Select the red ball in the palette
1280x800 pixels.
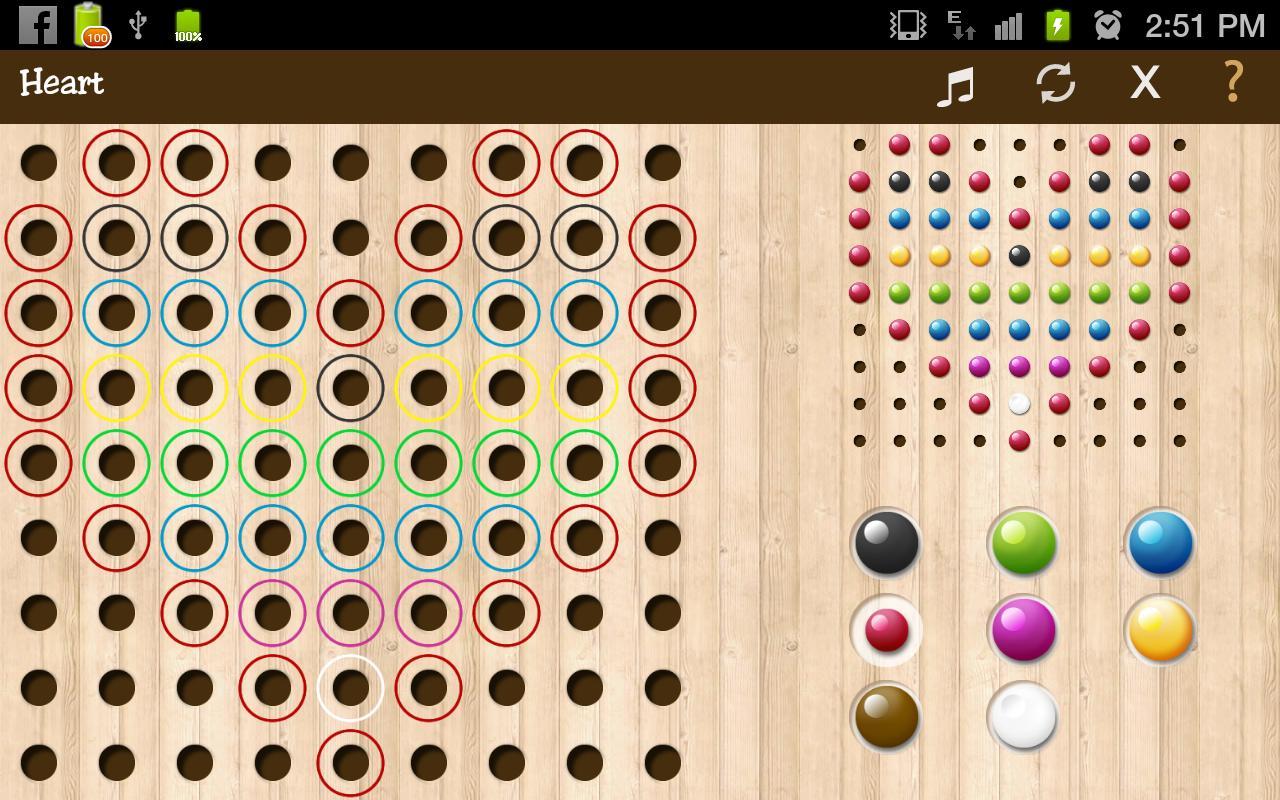886,628
